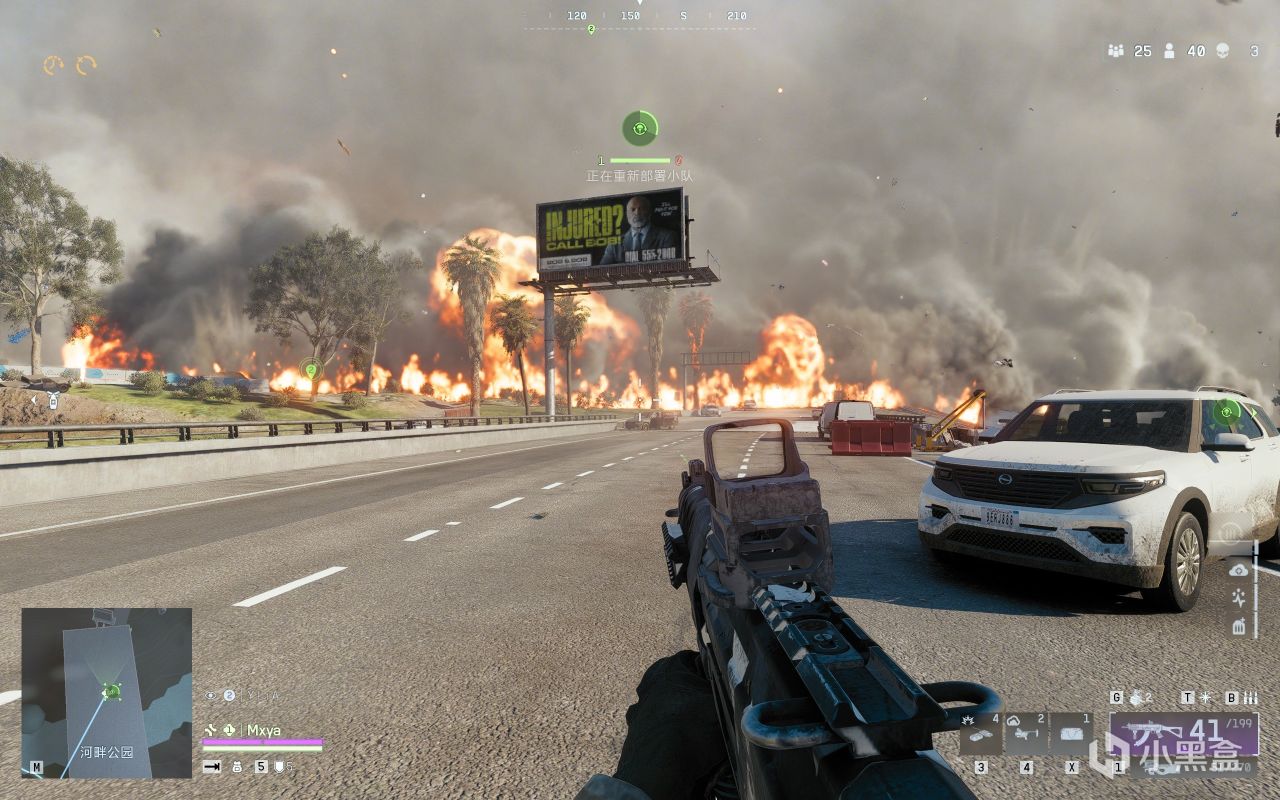This screenshot has height=800, width=1280.
Task: Click the pulse sparkle perk icon
Action: 1239,598
